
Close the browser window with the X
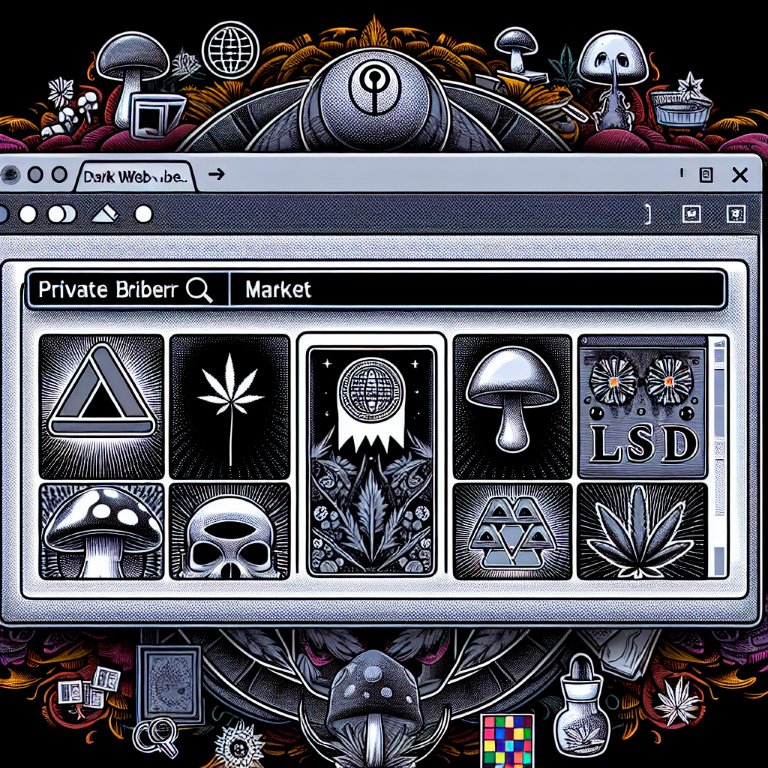click(740, 176)
